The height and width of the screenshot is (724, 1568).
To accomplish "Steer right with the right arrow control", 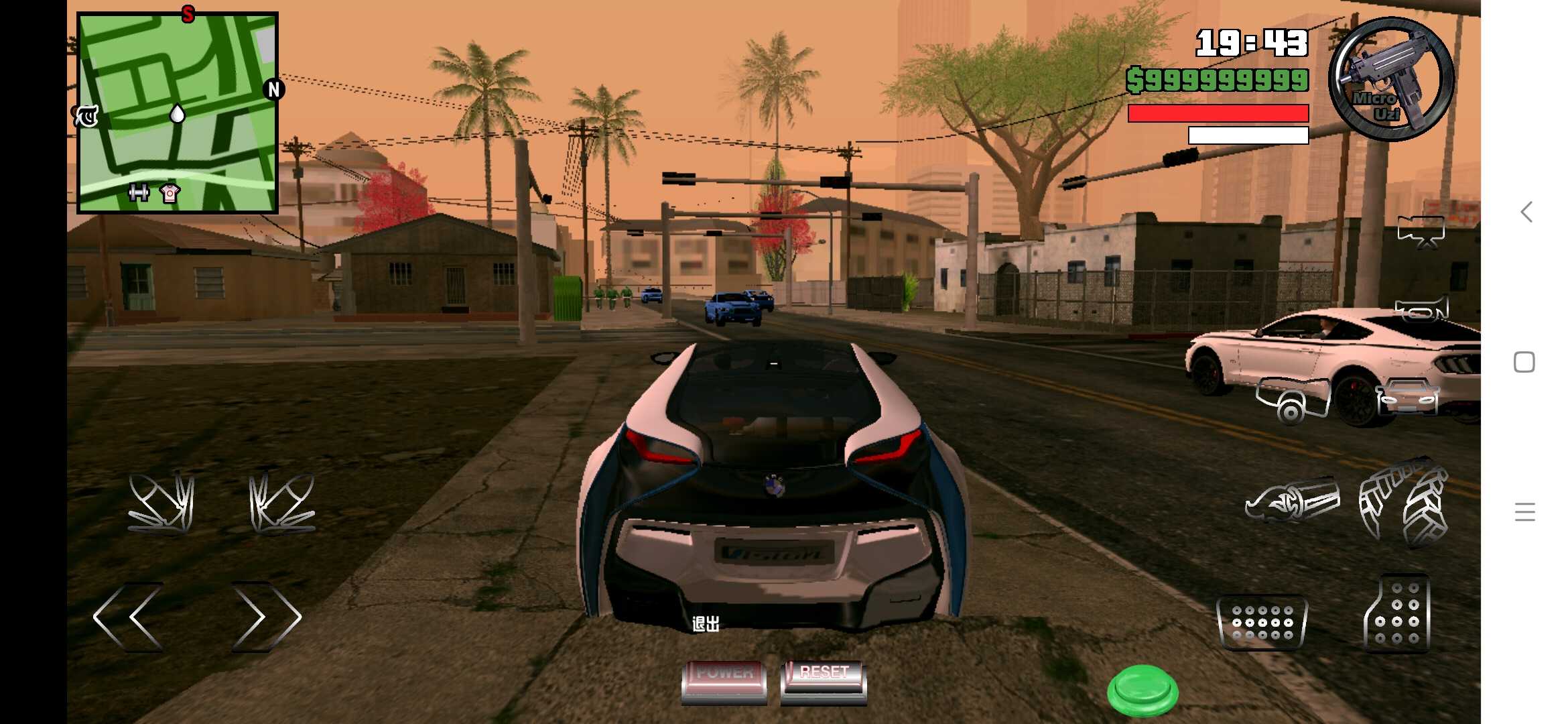I will (265, 617).
